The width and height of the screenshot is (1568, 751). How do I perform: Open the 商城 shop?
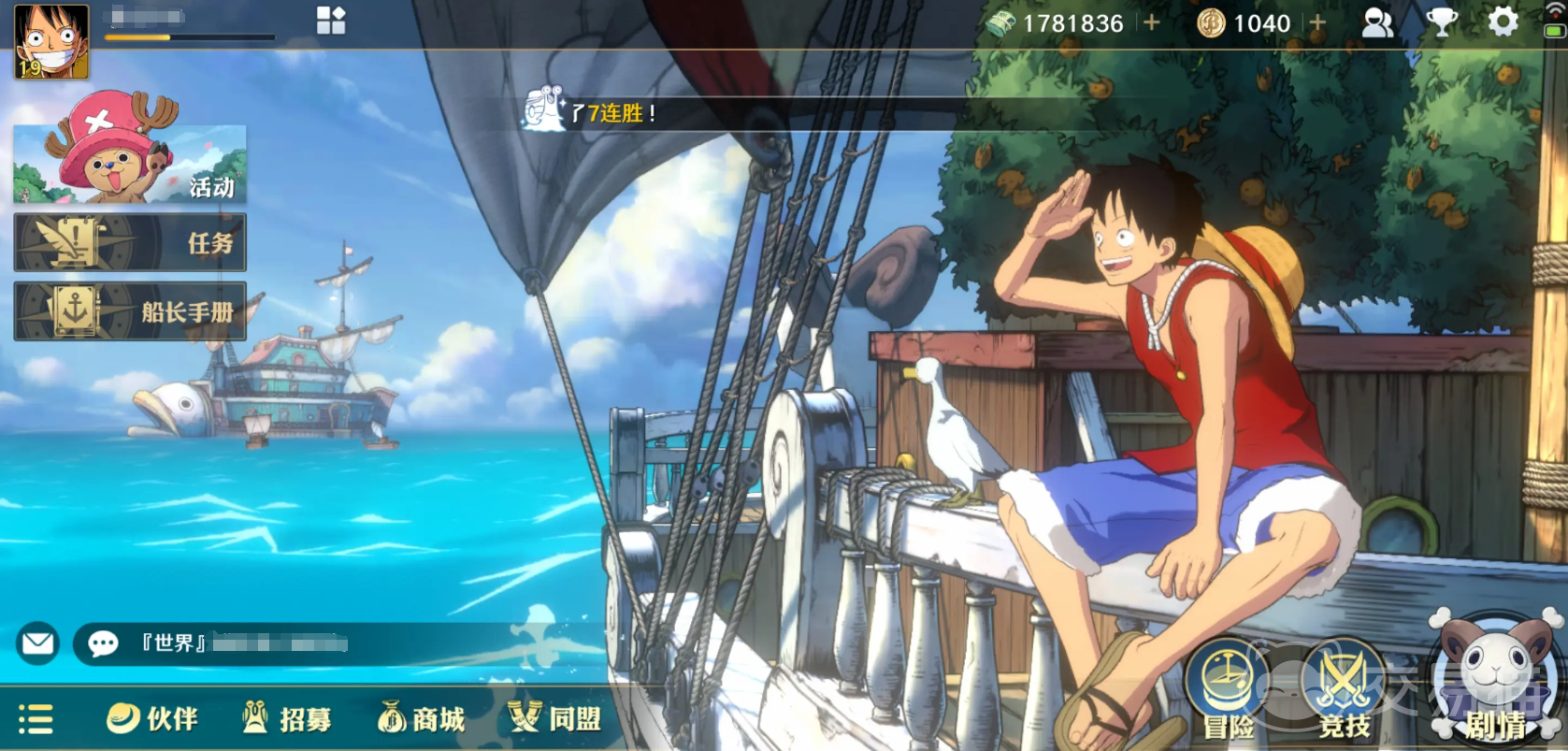[422, 718]
